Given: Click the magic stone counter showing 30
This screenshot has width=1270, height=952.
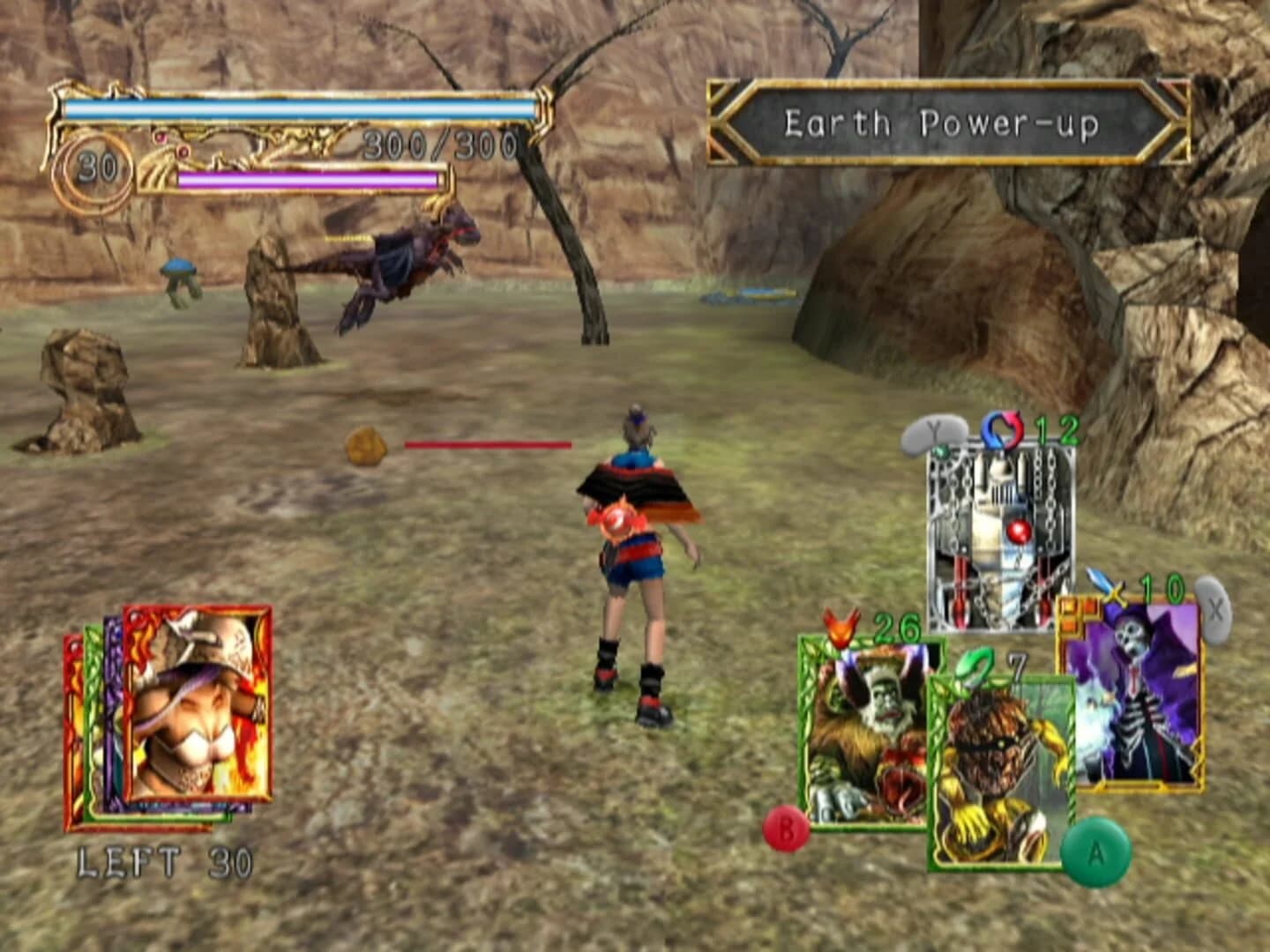Looking at the screenshot, I should click(x=99, y=163).
